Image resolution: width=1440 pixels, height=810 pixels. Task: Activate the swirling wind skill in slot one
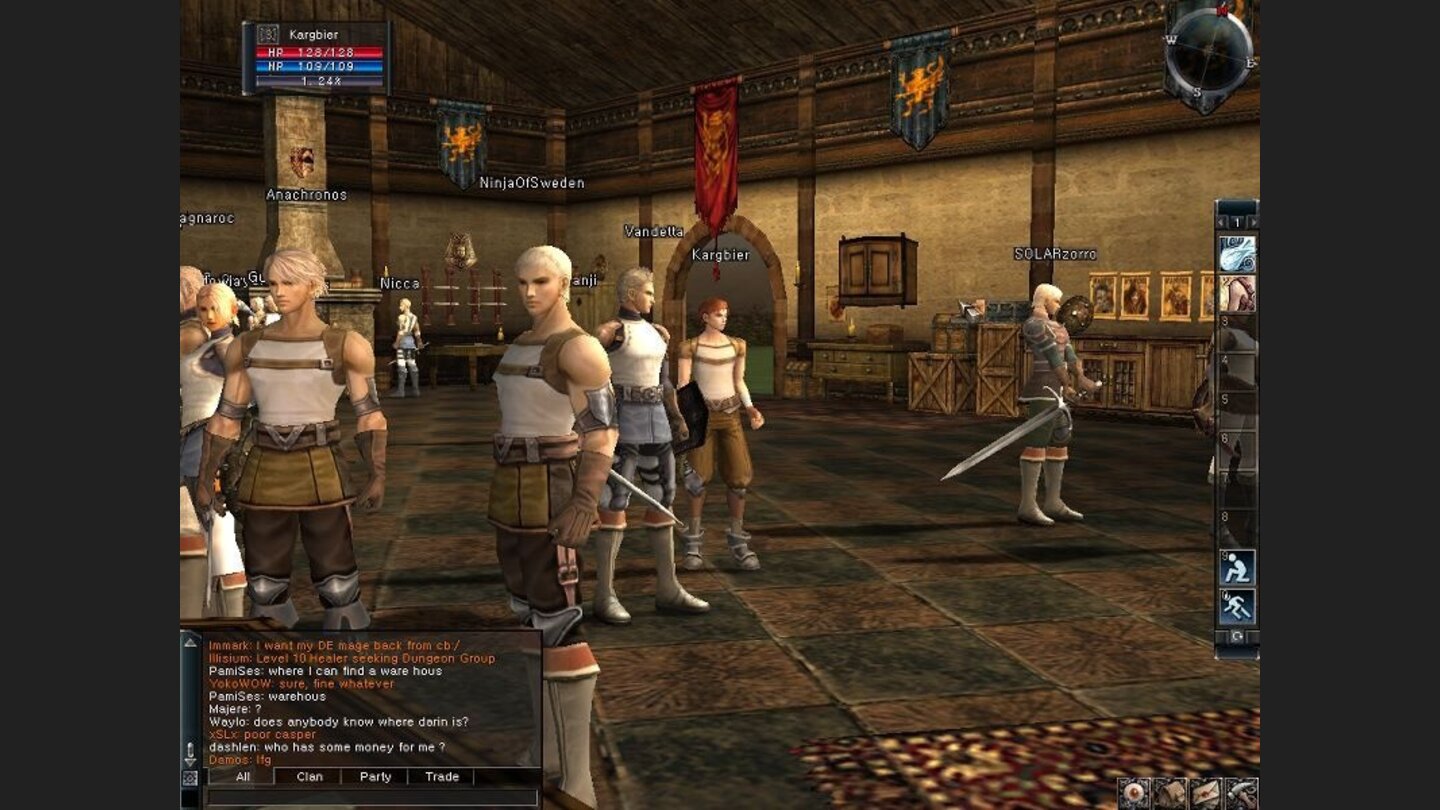(x=1237, y=254)
